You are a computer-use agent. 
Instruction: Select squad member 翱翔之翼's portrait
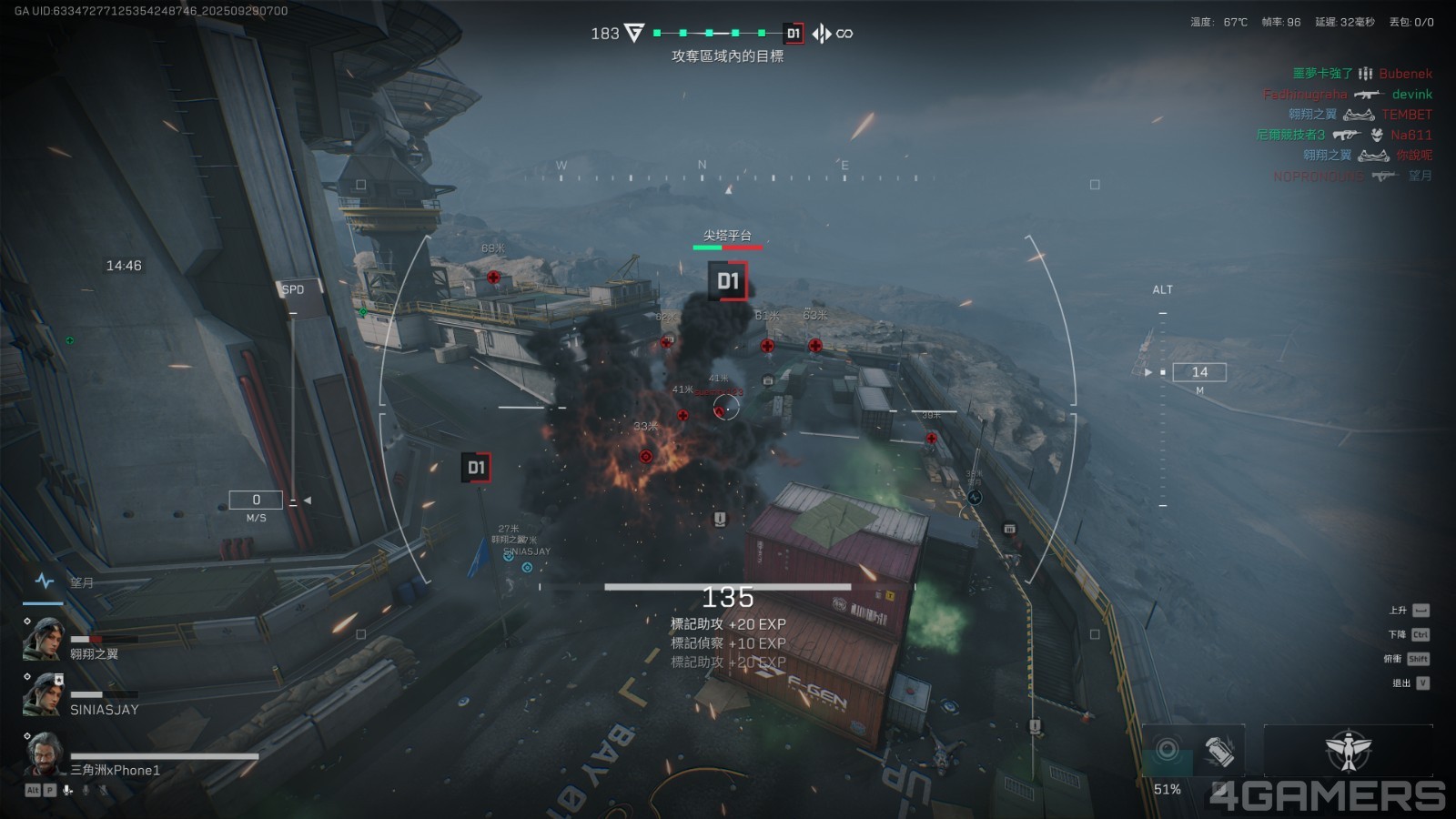coord(44,639)
